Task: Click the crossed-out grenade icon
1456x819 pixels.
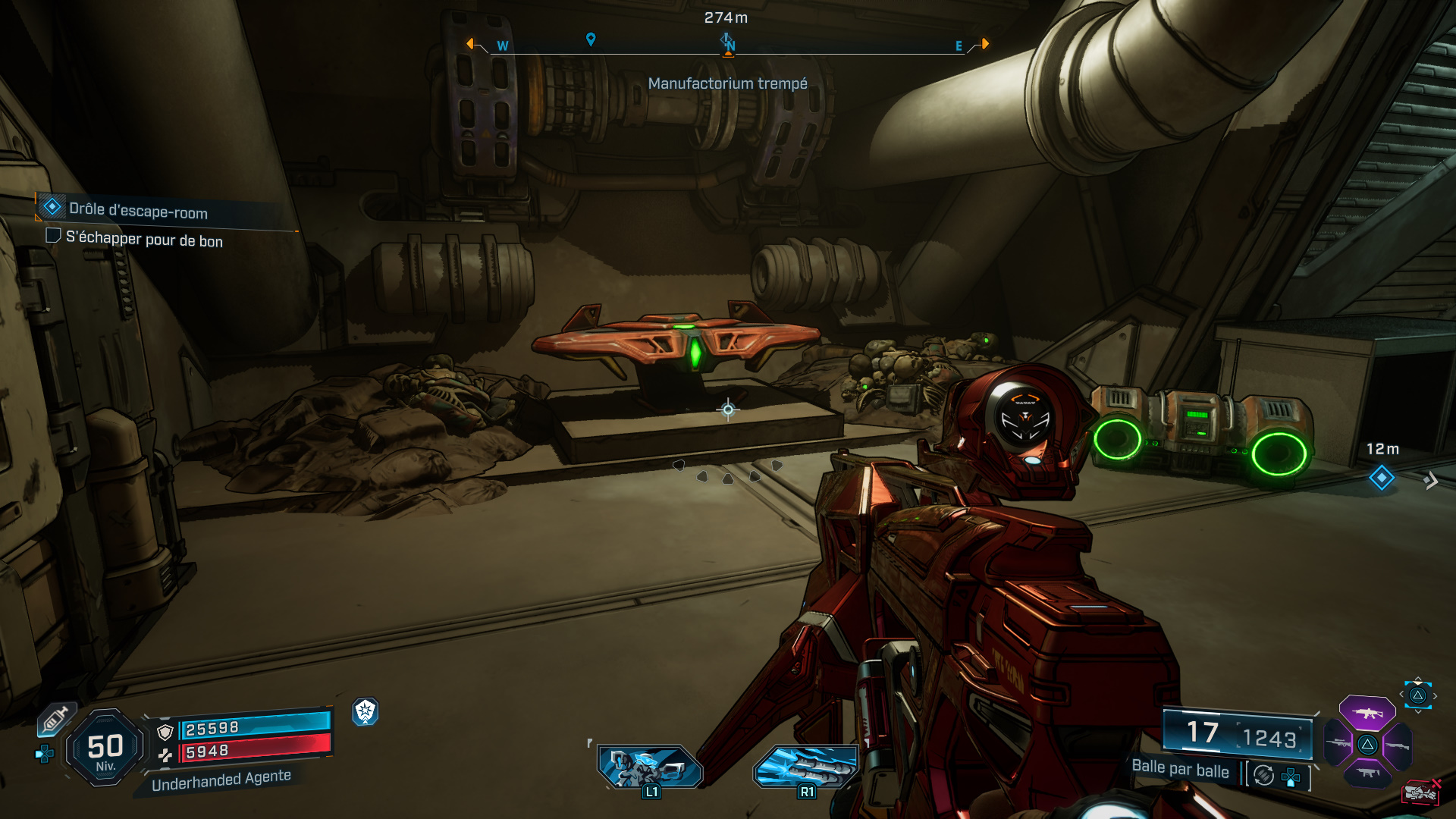Action: click(x=1420, y=793)
